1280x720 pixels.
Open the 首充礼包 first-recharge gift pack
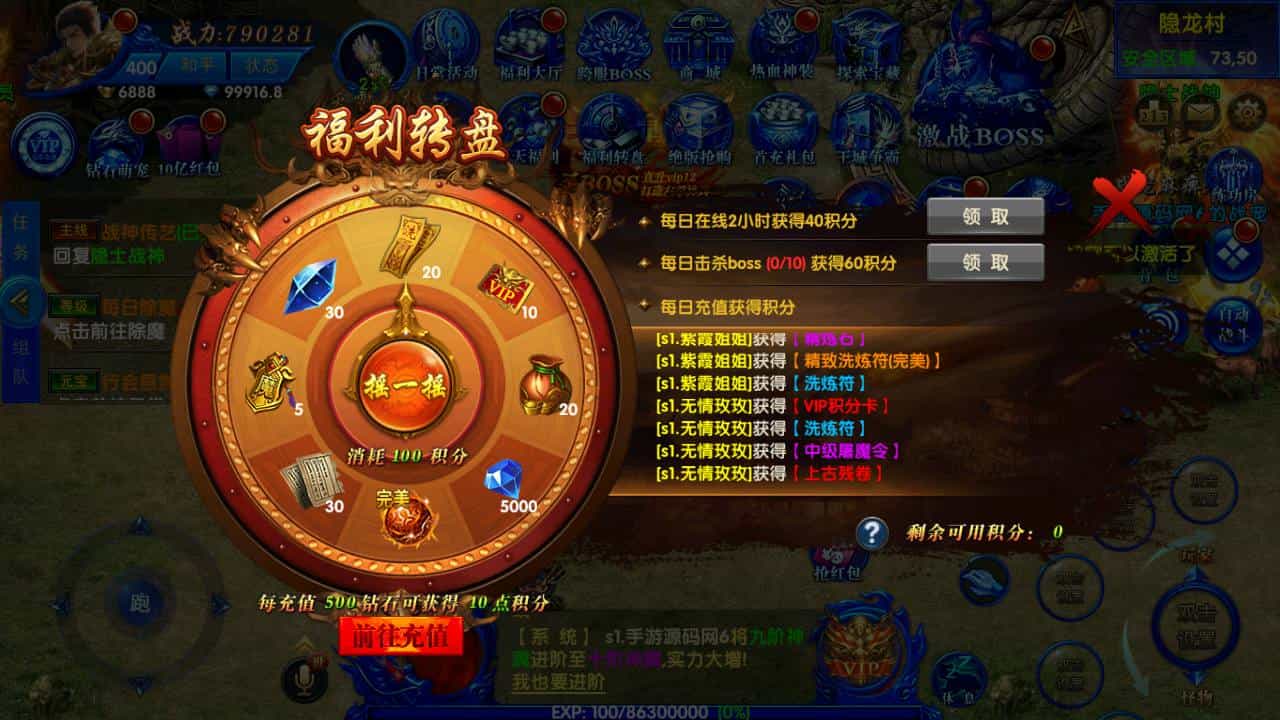[x=784, y=120]
